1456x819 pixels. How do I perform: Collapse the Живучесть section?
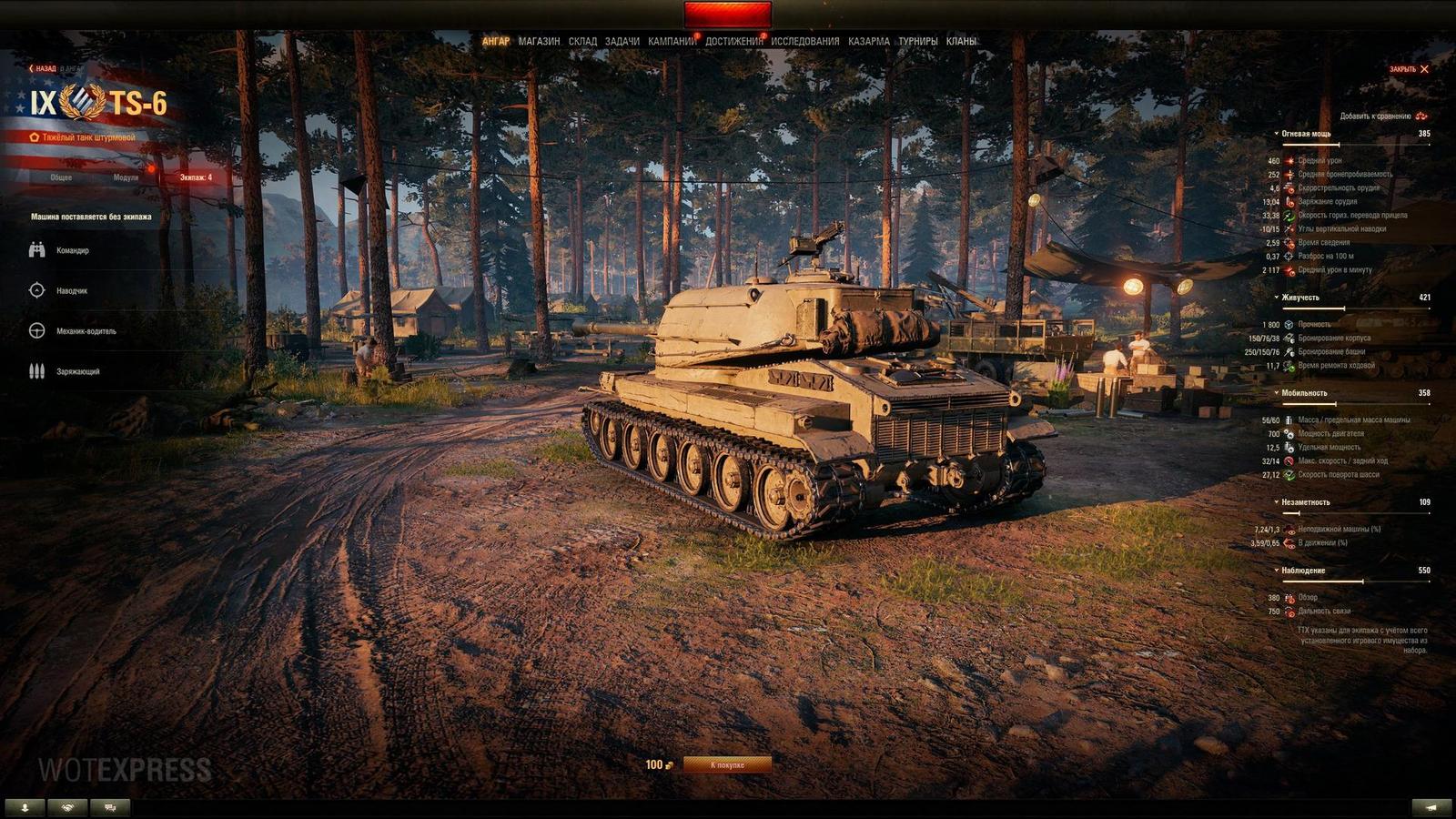(x=1276, y=297)
